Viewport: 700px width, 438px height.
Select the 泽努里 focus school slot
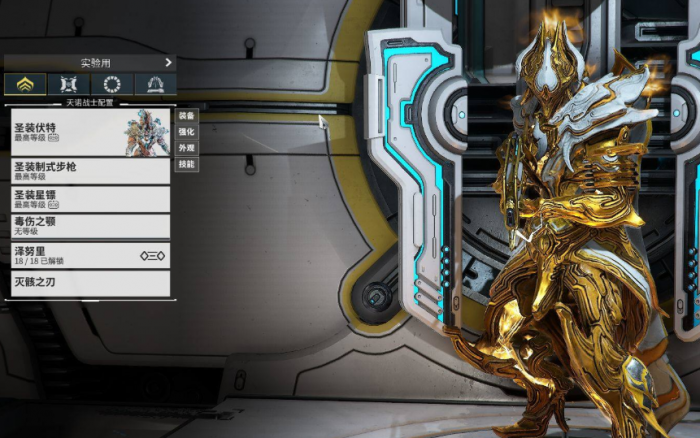pyautogui.click(x=90, y=255)
